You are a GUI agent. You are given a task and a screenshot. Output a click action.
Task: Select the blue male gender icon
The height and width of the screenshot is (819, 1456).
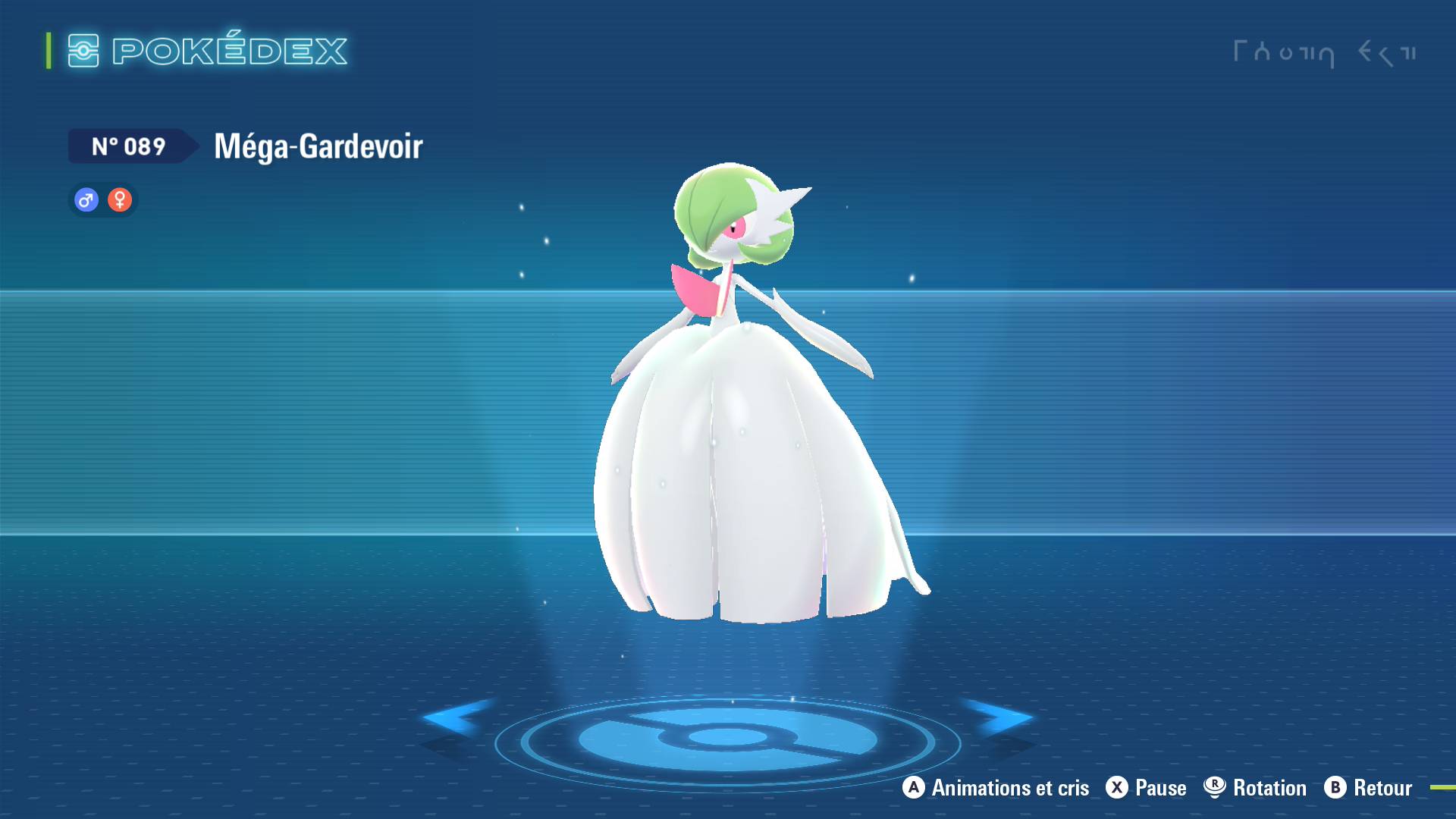pos(86,199)
